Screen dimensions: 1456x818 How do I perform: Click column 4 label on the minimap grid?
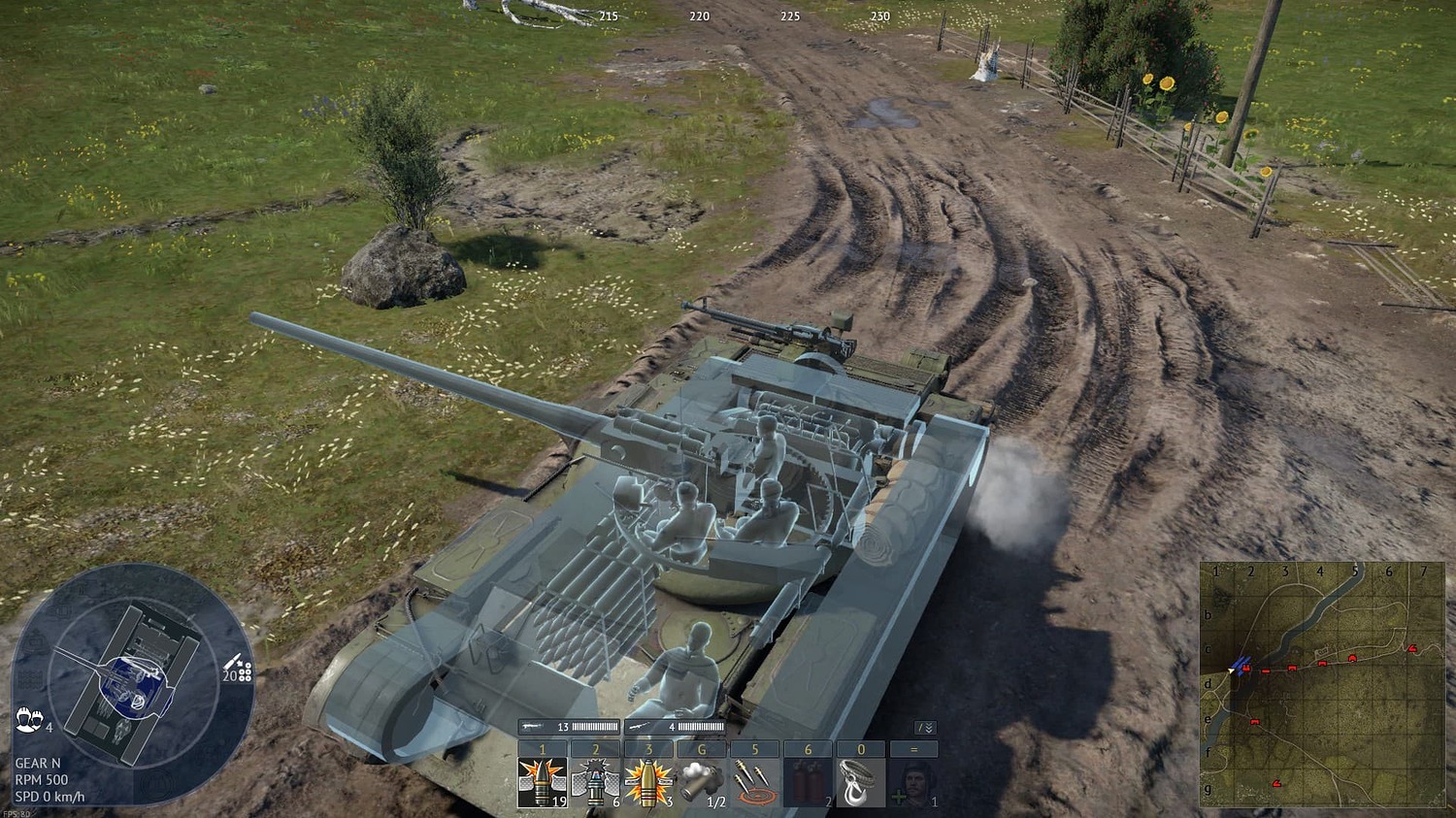click(x=1320, y=573)
